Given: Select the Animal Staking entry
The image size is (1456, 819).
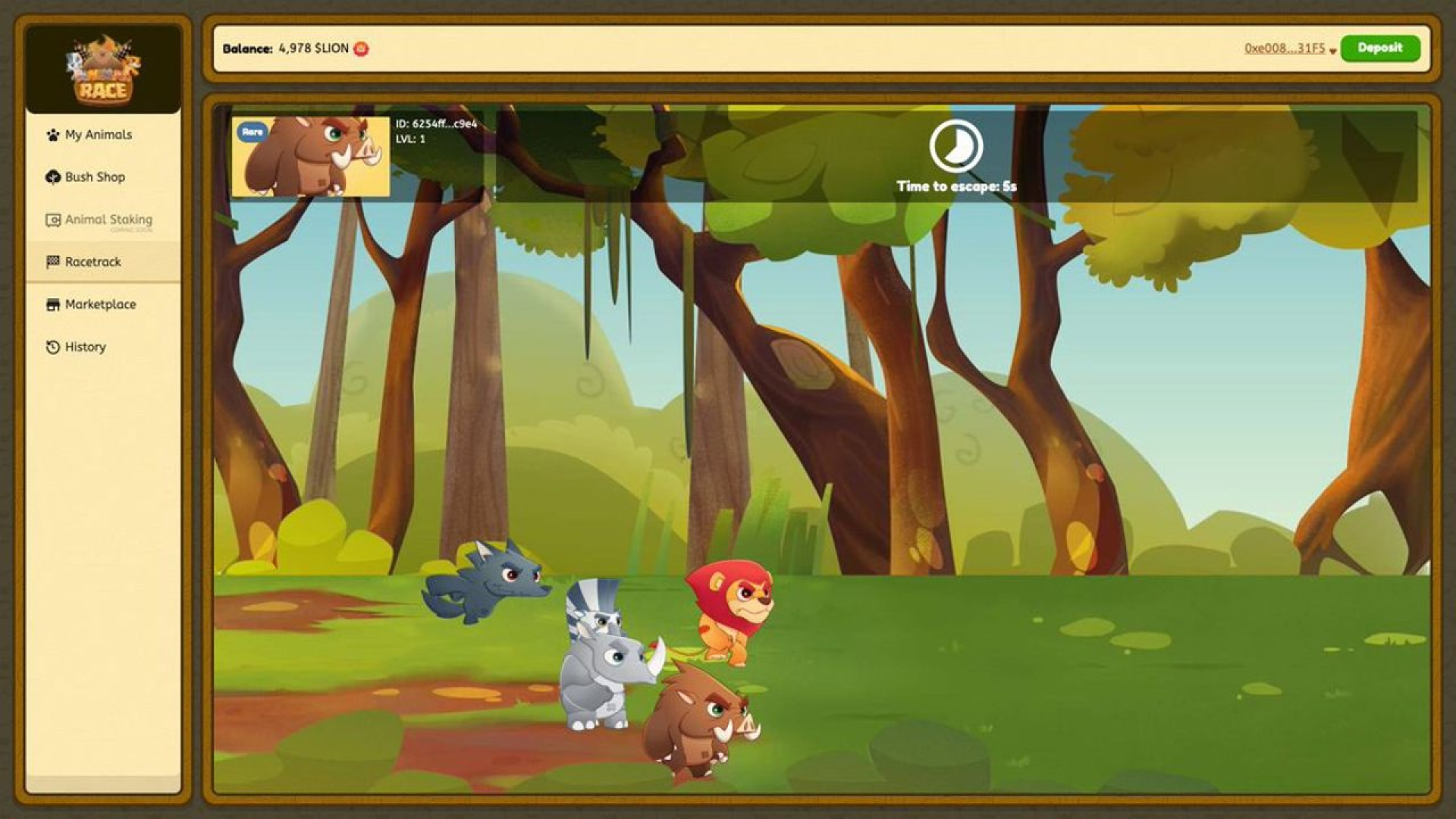Looking at the screenshot, I should tap(108, 220).
